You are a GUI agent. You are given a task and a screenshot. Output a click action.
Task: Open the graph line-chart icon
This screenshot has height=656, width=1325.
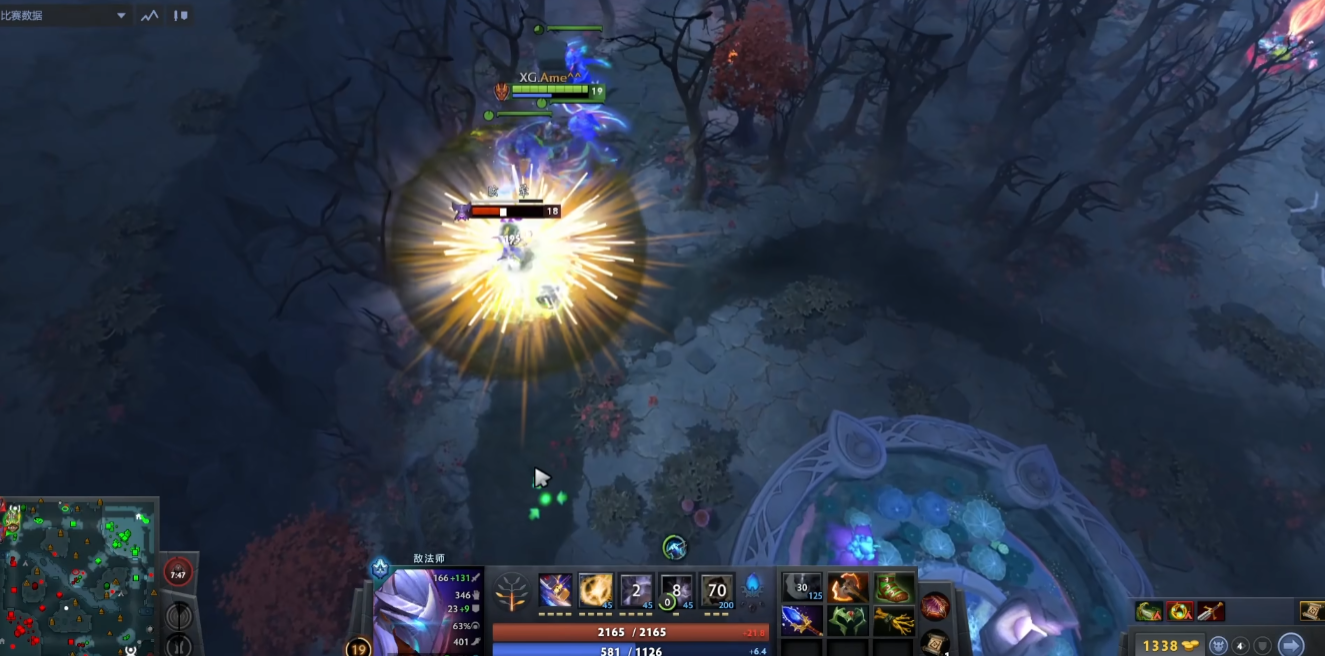pos(149,16)
